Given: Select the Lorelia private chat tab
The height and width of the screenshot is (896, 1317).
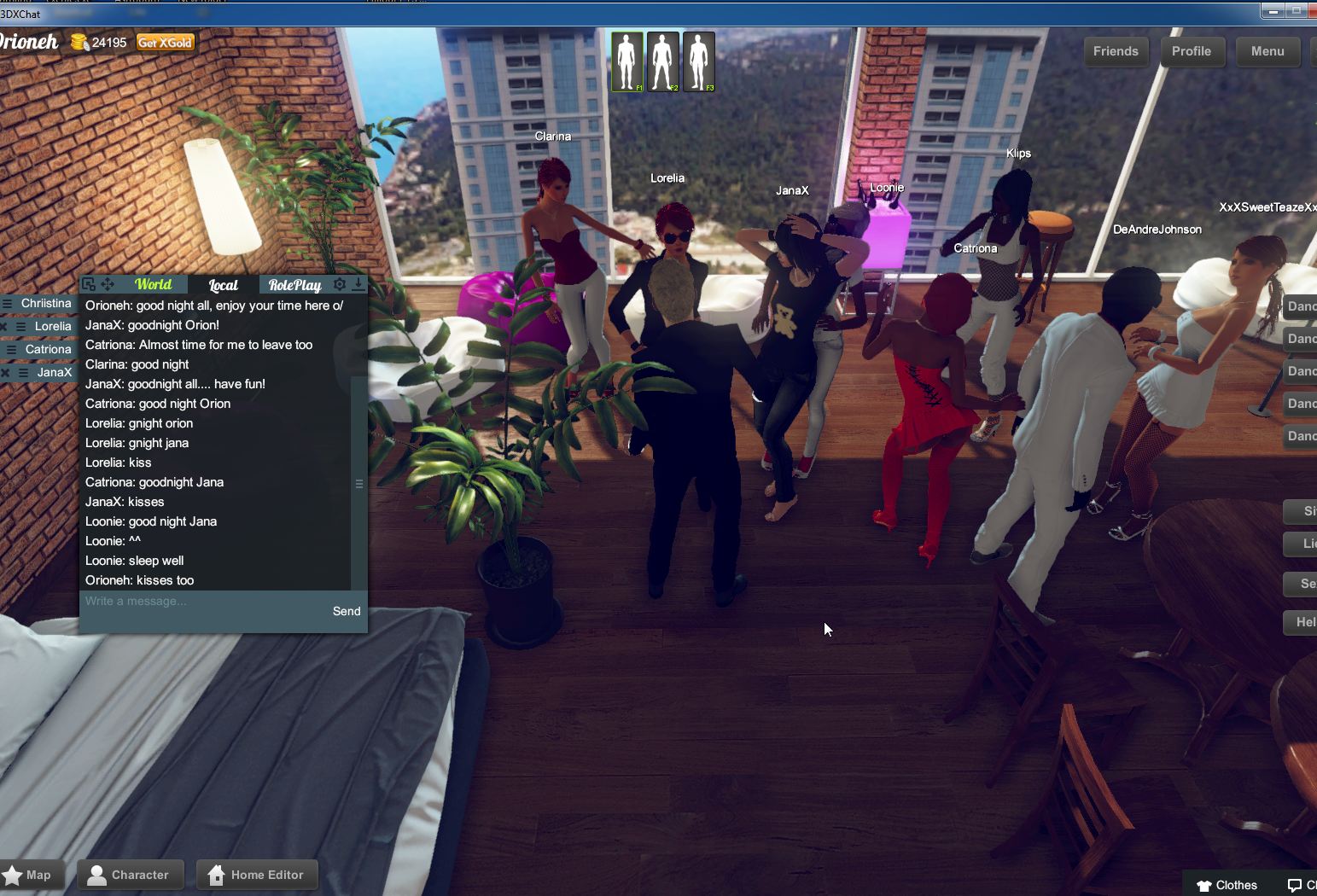Looking at the screenshot, I should (x=53, y=326).
